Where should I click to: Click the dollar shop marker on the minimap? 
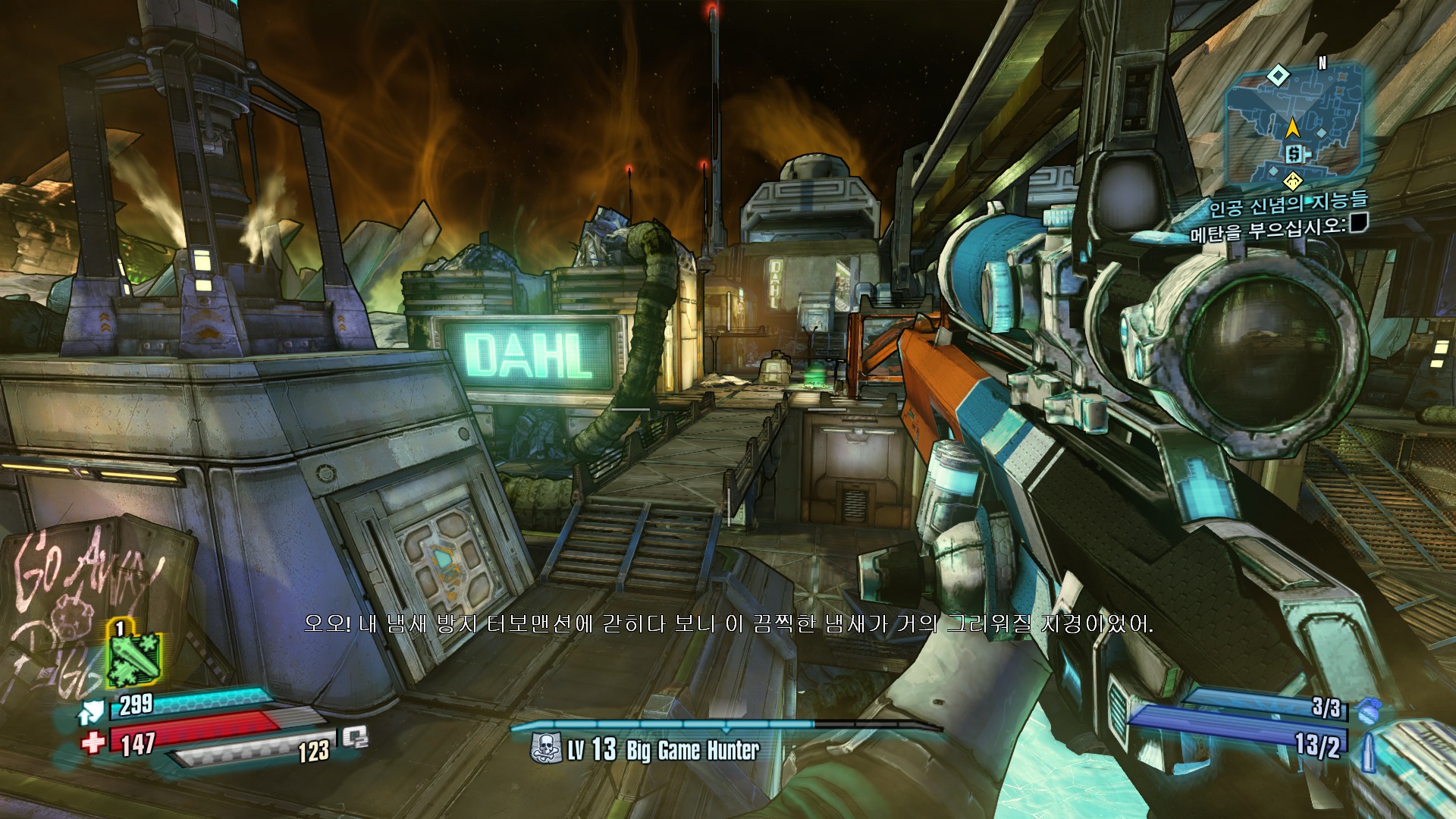pyautogui.click(x=1294, y=154)
